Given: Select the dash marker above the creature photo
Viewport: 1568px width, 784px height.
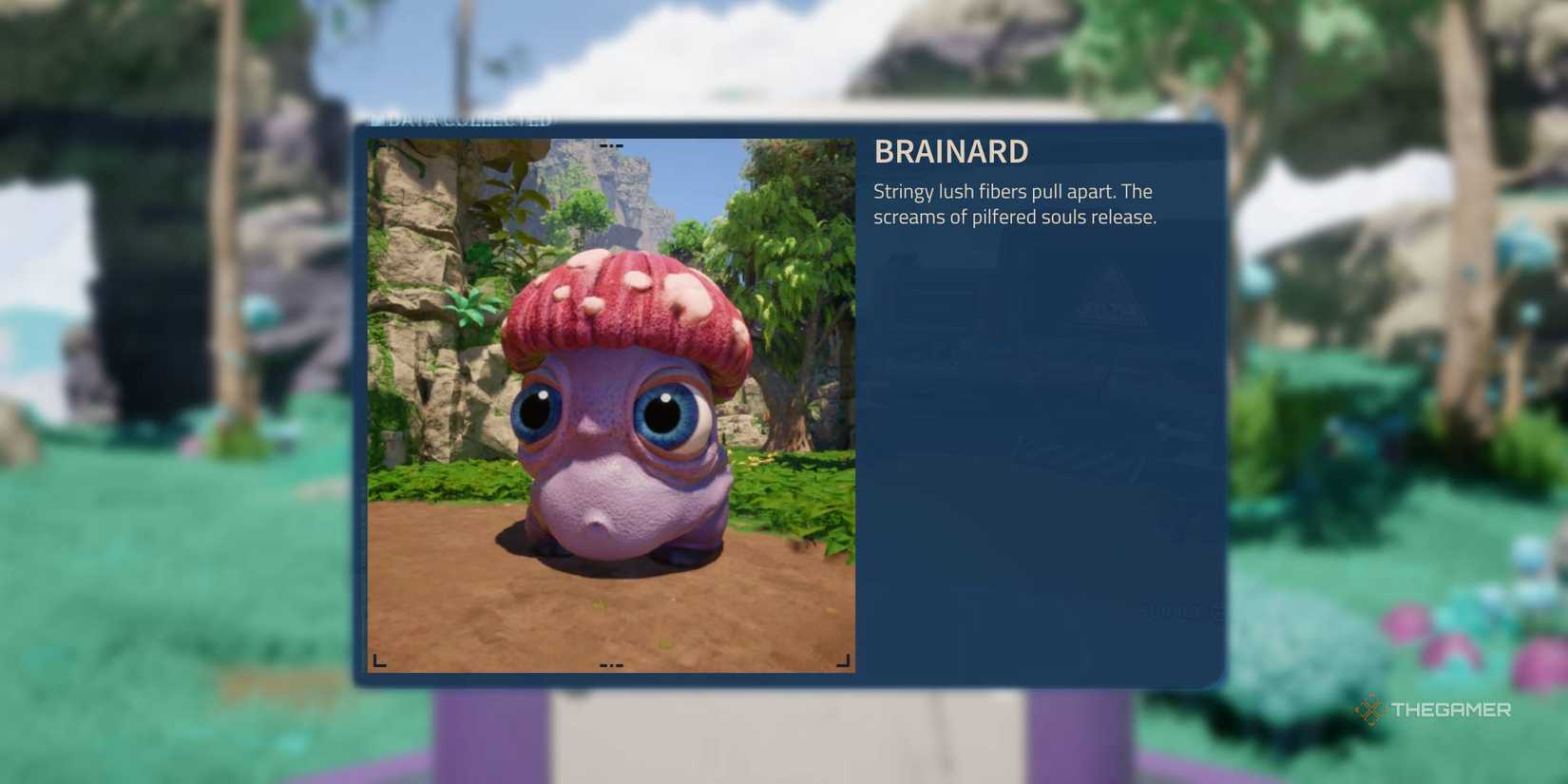Looking at the screenshot, I should tap(611, 144).
